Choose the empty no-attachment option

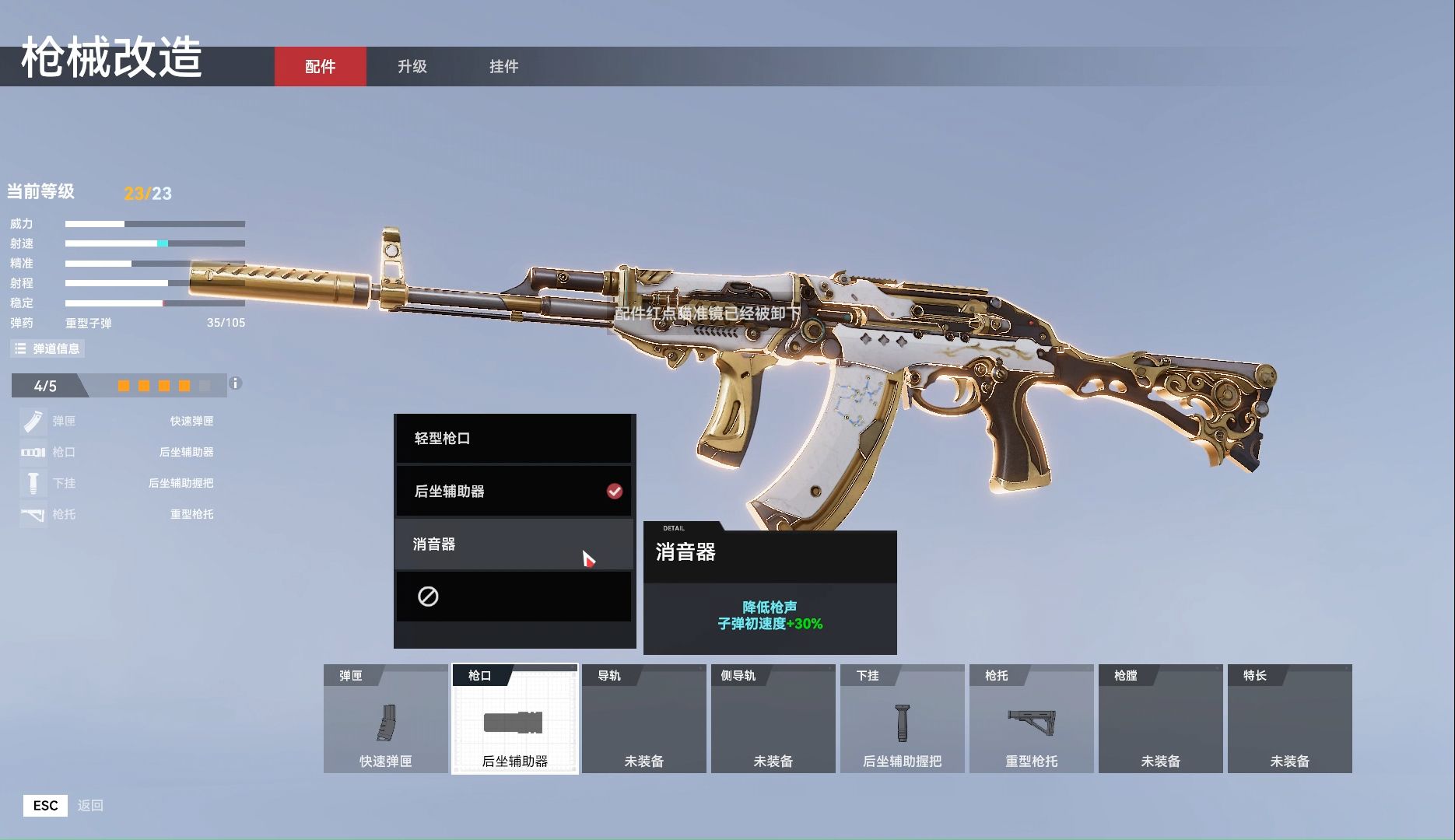point(514,597)
